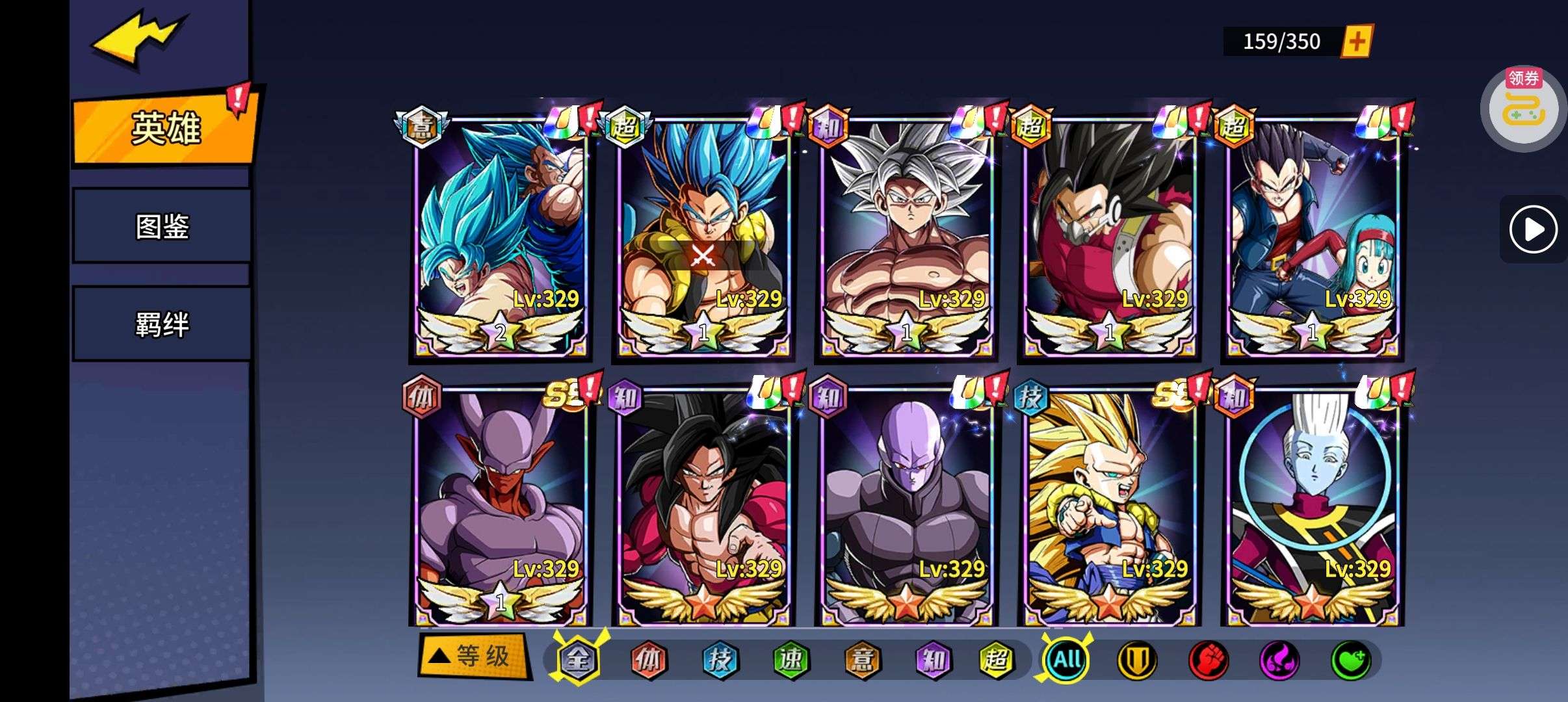Filter heroes by the red 体 type

648,660
